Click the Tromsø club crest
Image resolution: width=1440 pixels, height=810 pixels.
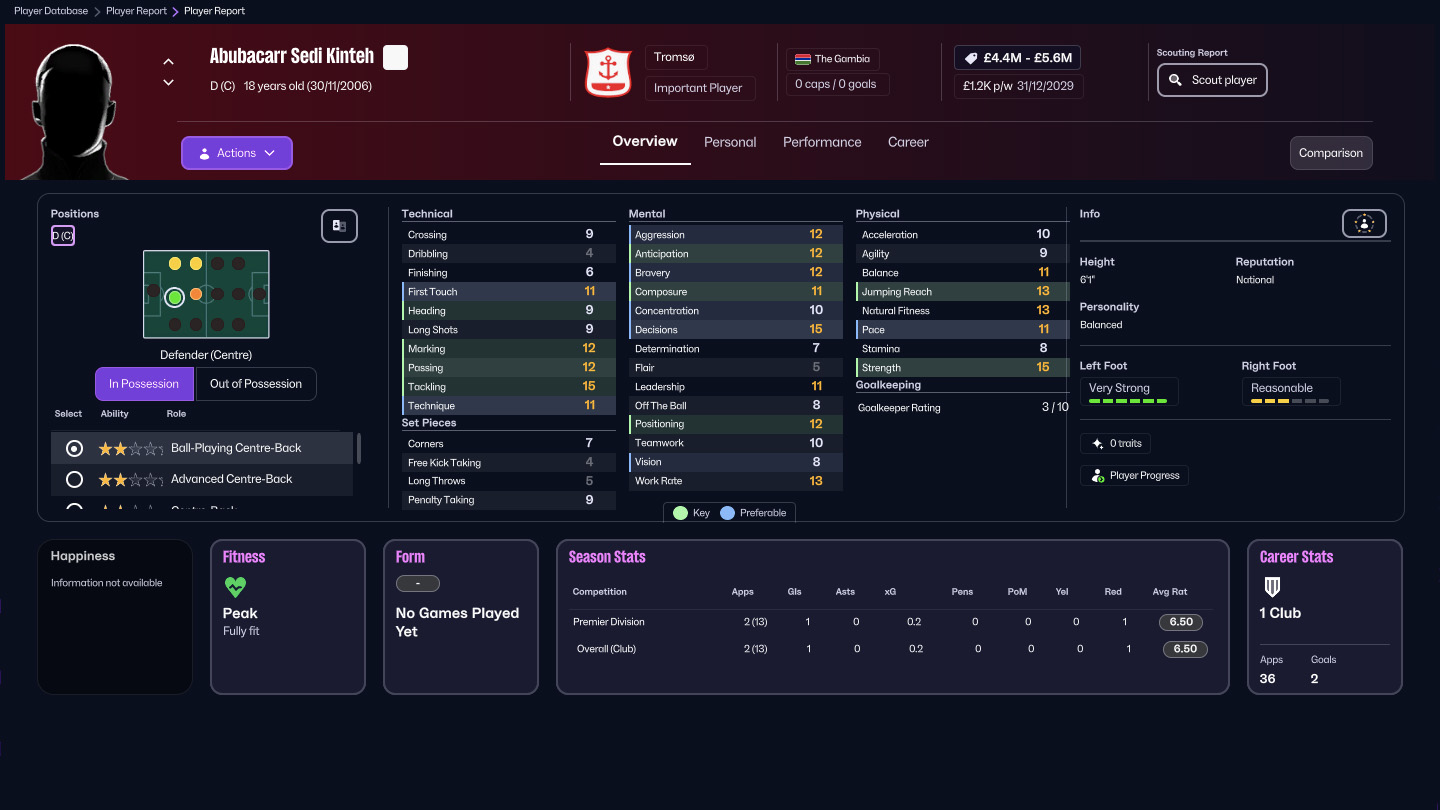pyautogui.click(x=609, y=71)
